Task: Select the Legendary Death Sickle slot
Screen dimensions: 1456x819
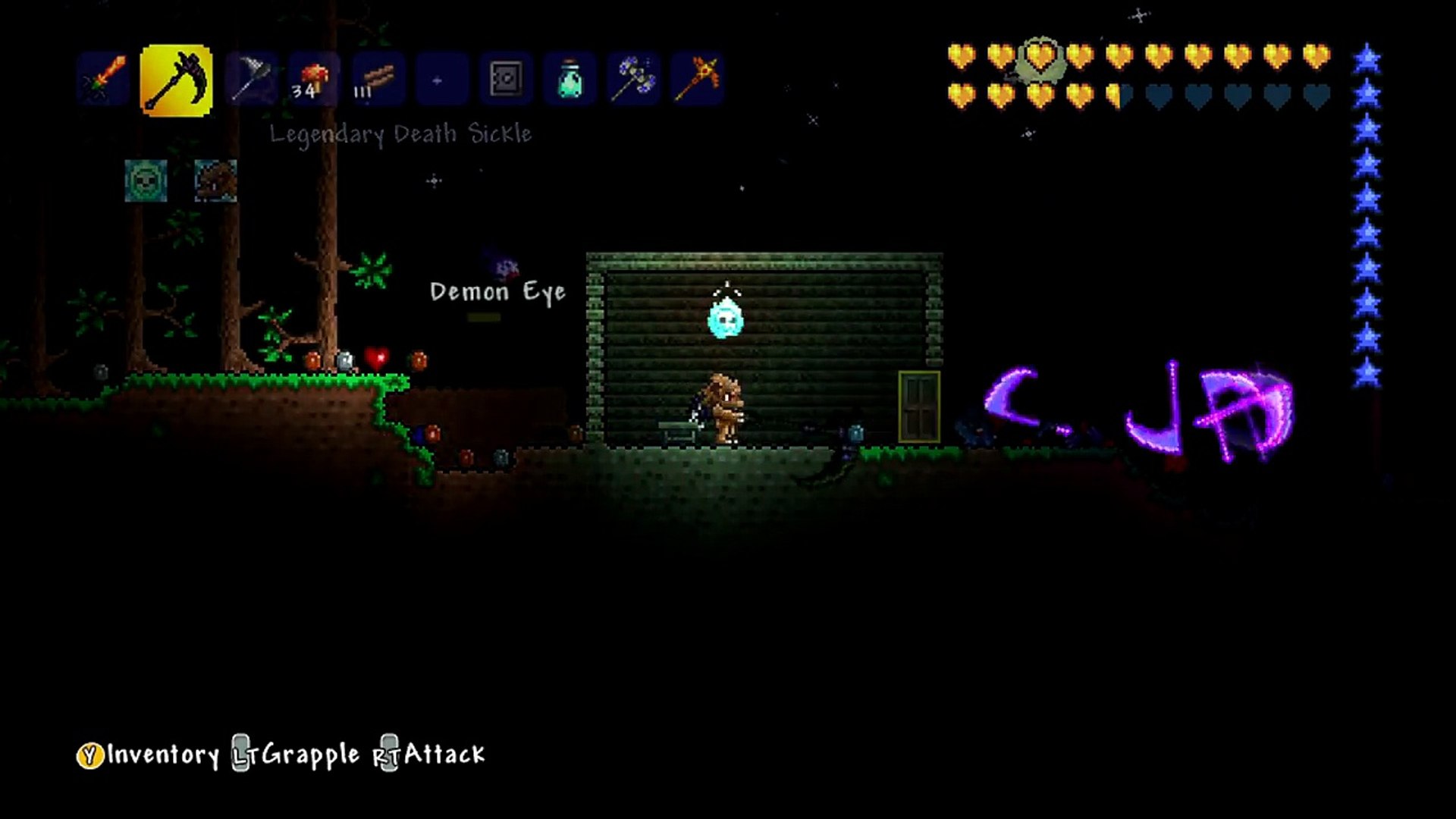Action: click(176, 80)
